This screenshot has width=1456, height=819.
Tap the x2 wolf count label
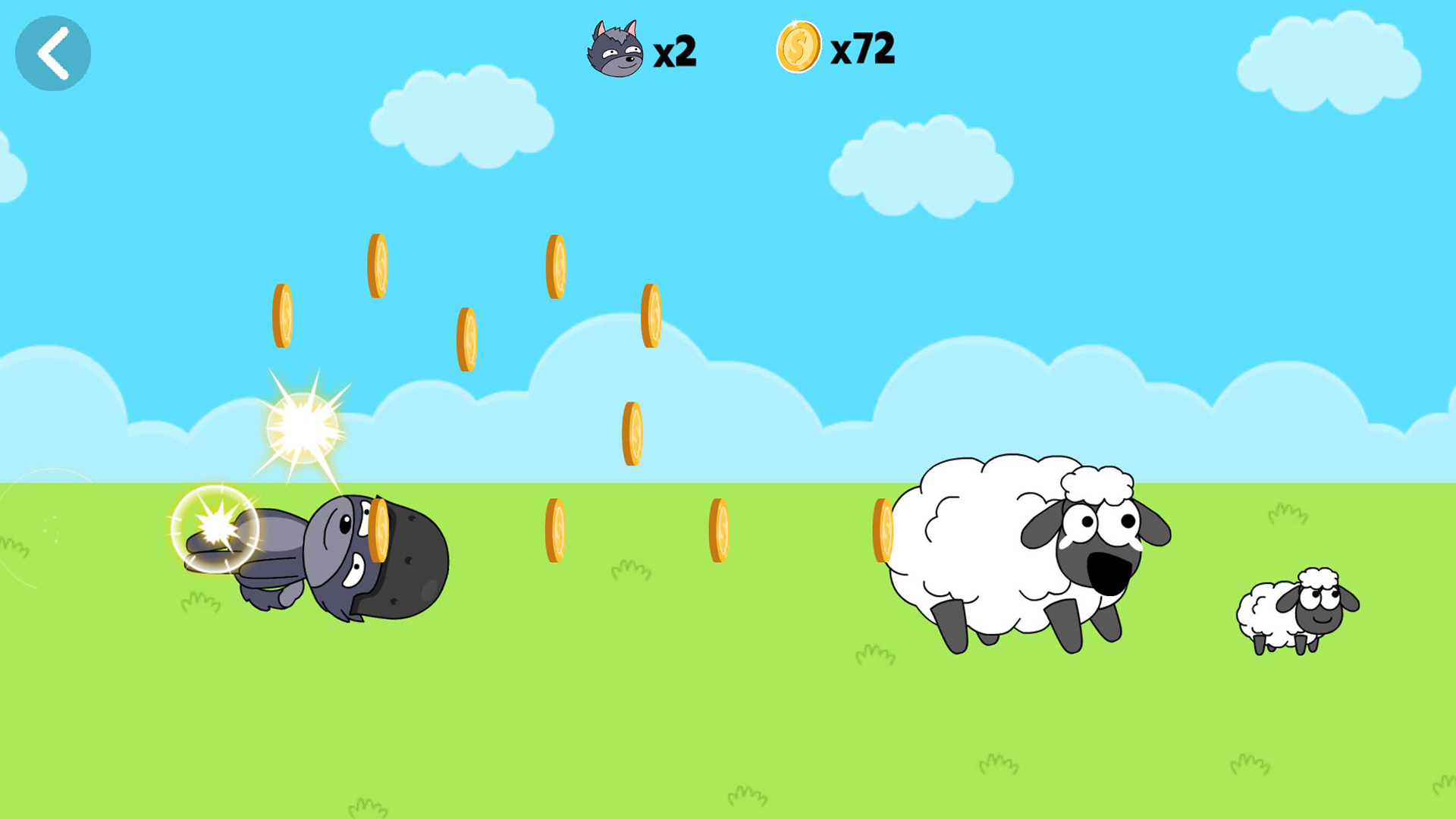click(x=675, y=52)
